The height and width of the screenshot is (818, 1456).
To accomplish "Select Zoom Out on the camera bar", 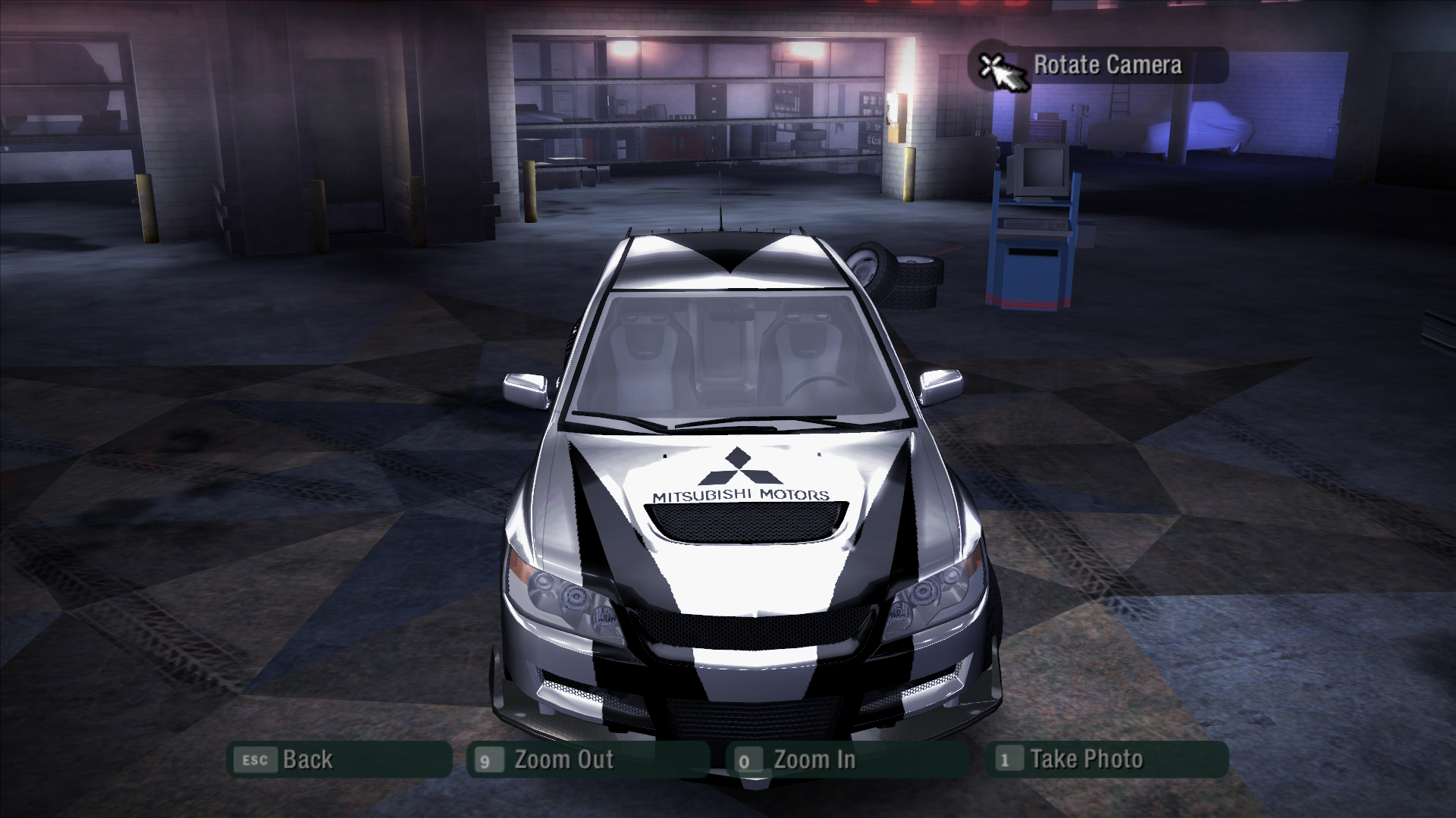I will point(588,760).
